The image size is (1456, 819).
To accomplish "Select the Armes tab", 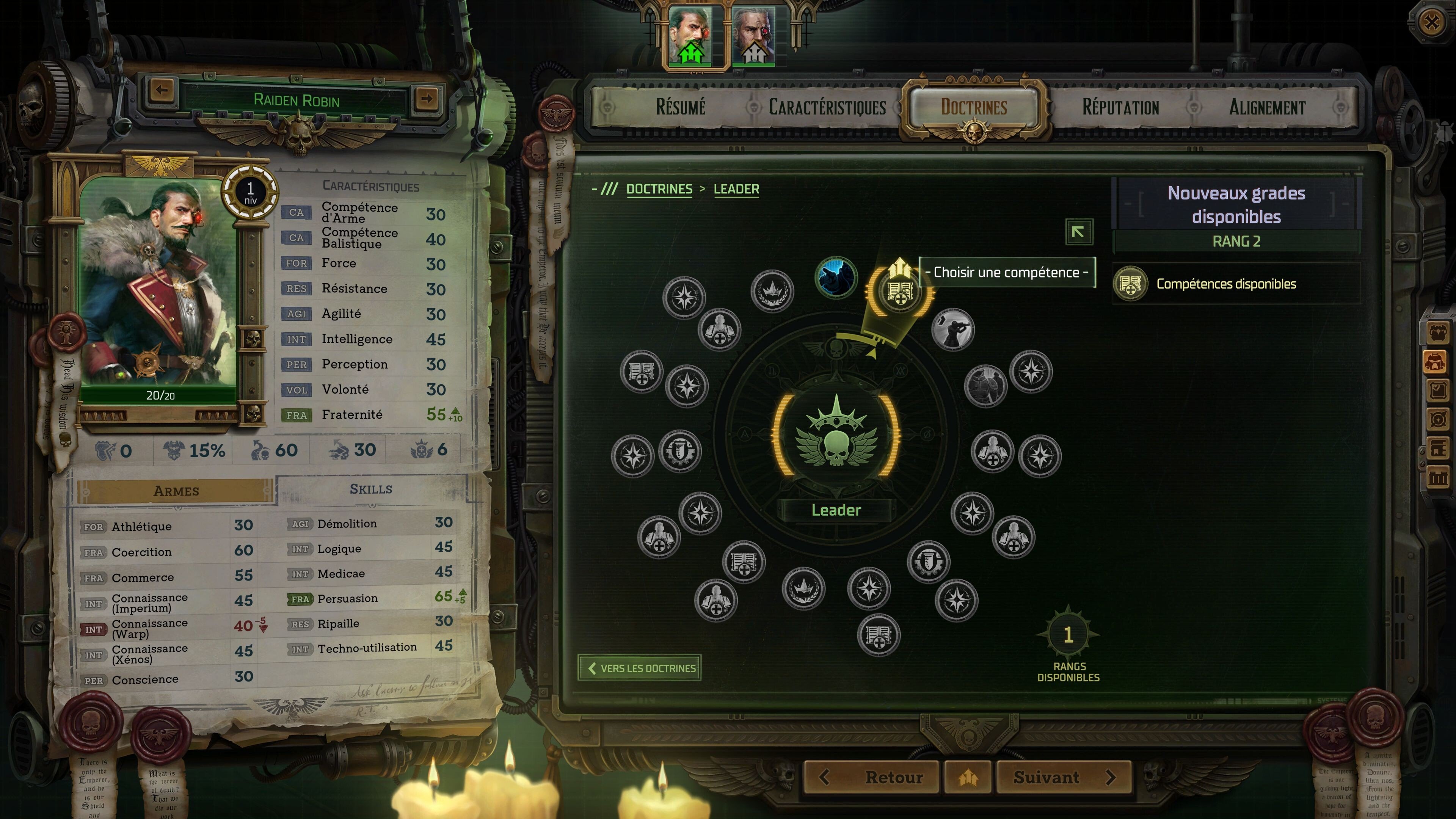I will pos(176,491).
